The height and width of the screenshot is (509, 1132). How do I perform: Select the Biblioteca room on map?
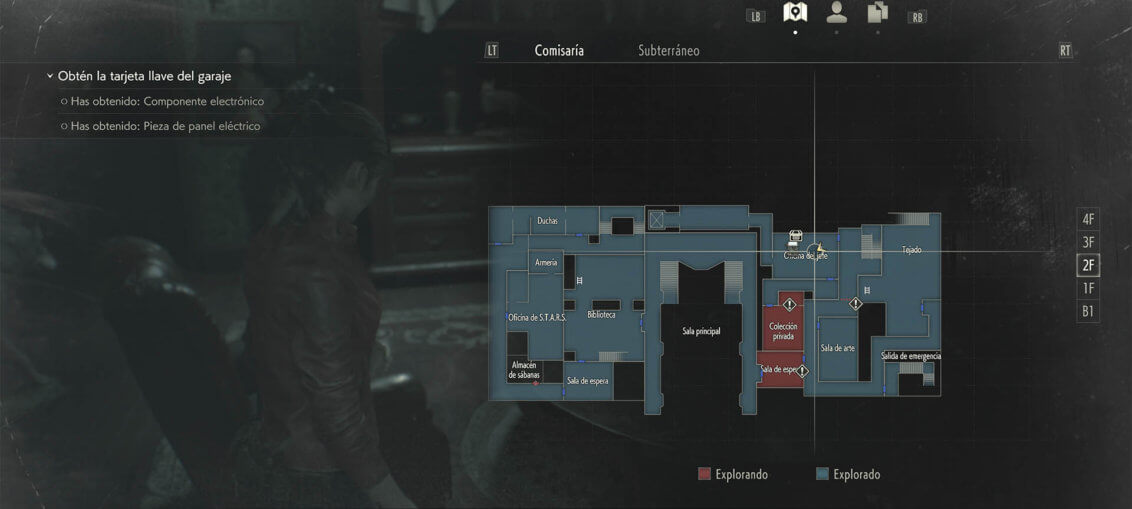pos(602,314)
